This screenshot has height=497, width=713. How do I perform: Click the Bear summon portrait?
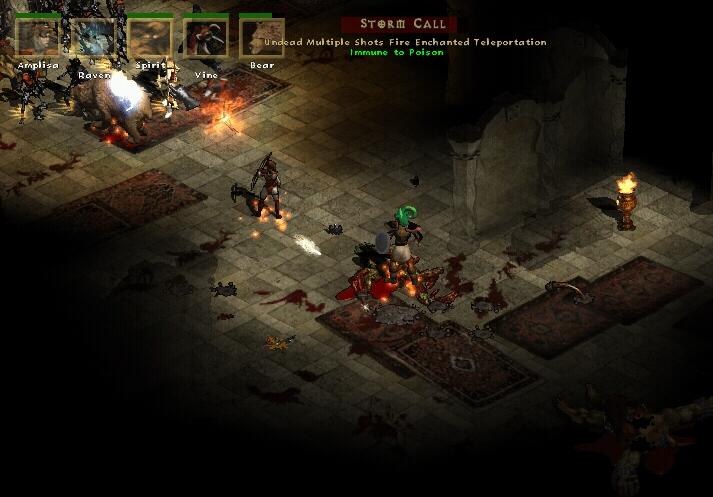click(x=262, y=38)
